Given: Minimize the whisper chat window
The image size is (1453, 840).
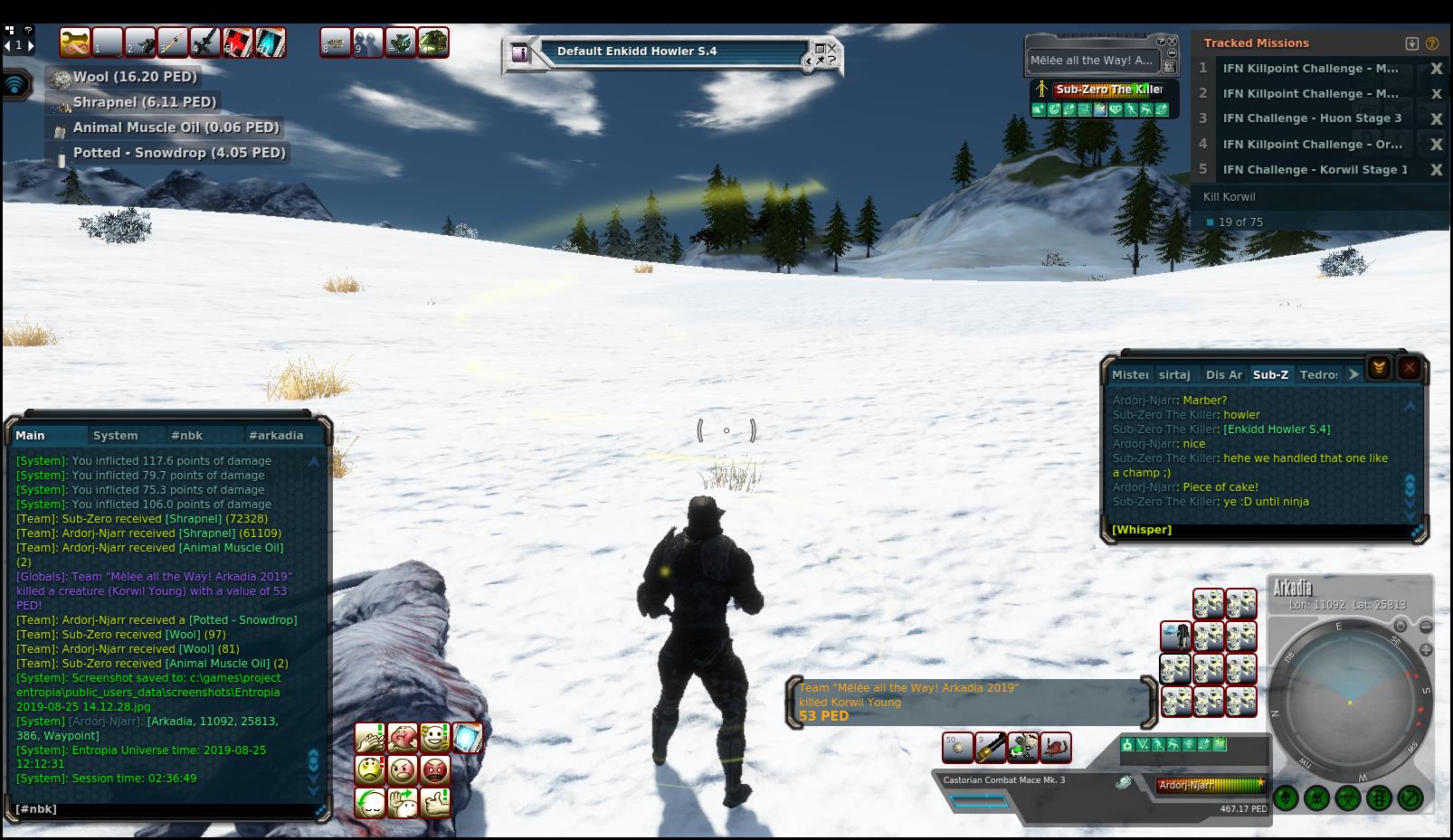Looking at the screenshot, I should tap(1378, 368).
